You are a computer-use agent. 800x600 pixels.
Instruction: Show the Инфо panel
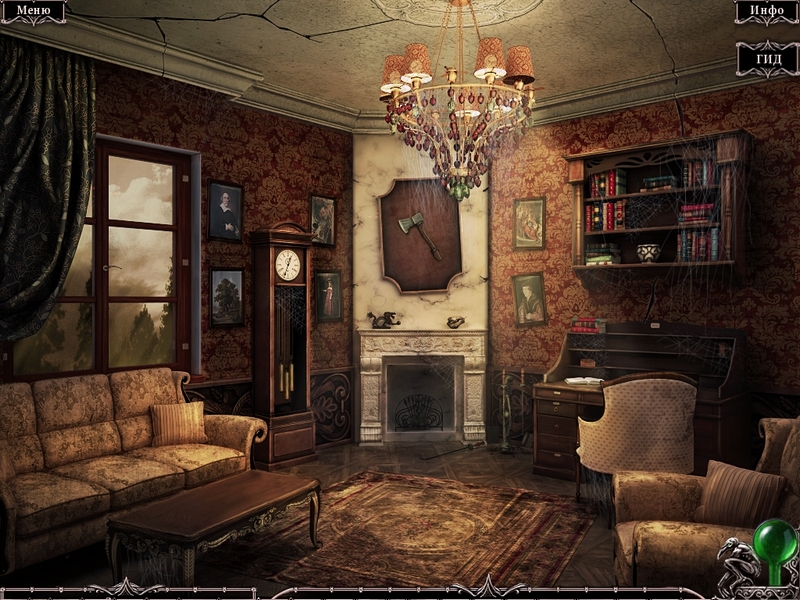pos(766,11)
